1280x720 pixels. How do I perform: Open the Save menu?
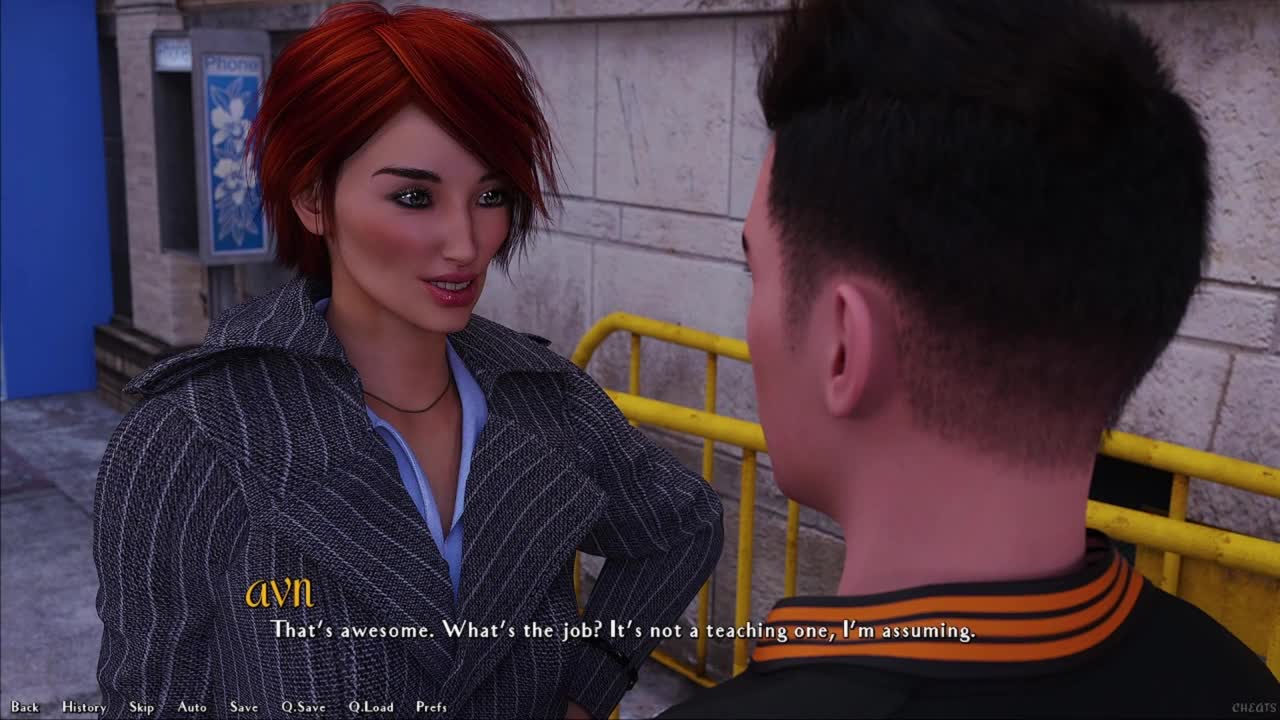tap(244, 707)
